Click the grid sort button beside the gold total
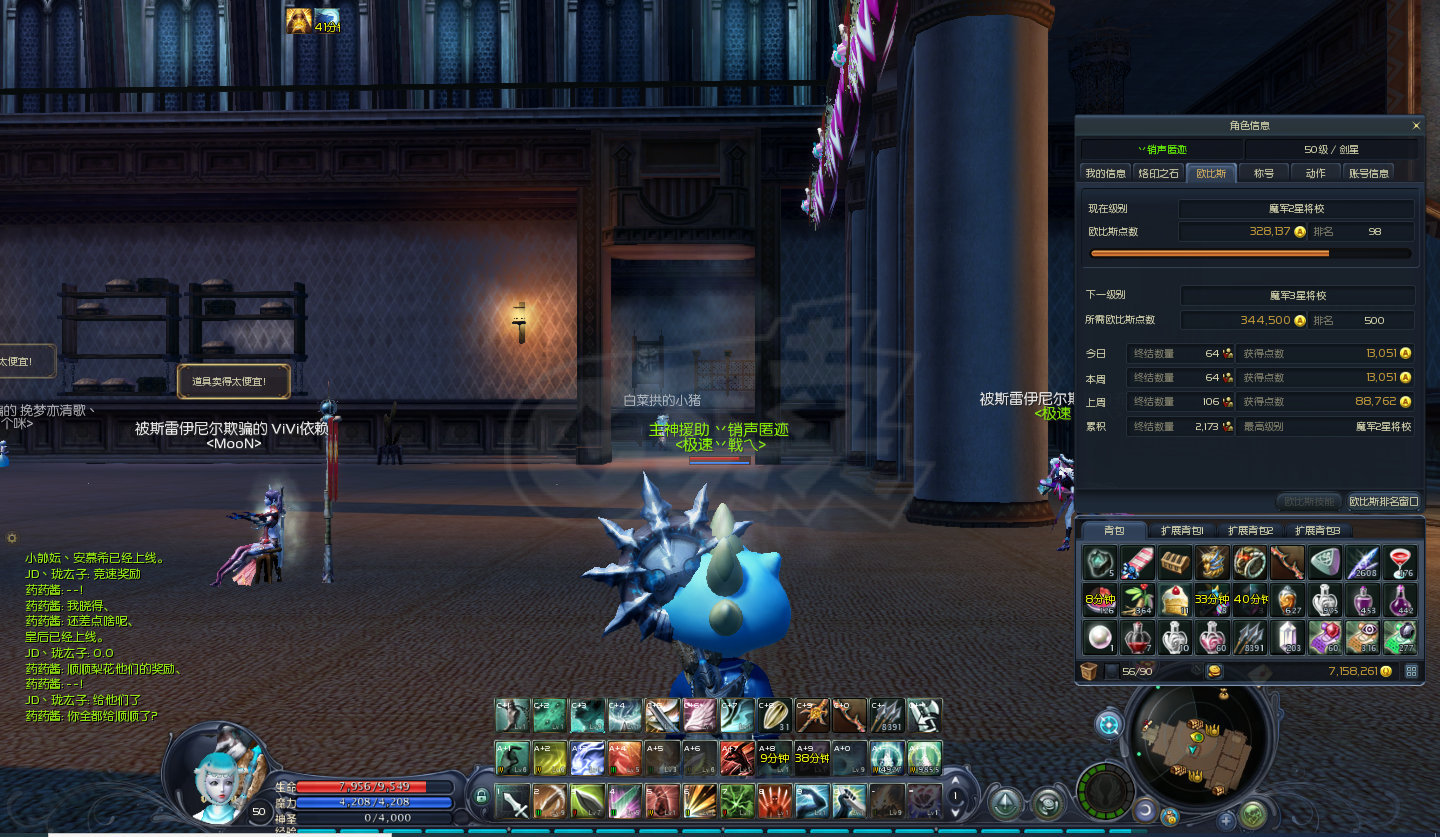This screenshot has width=1440, height=837. click(x=1411, y=671)
